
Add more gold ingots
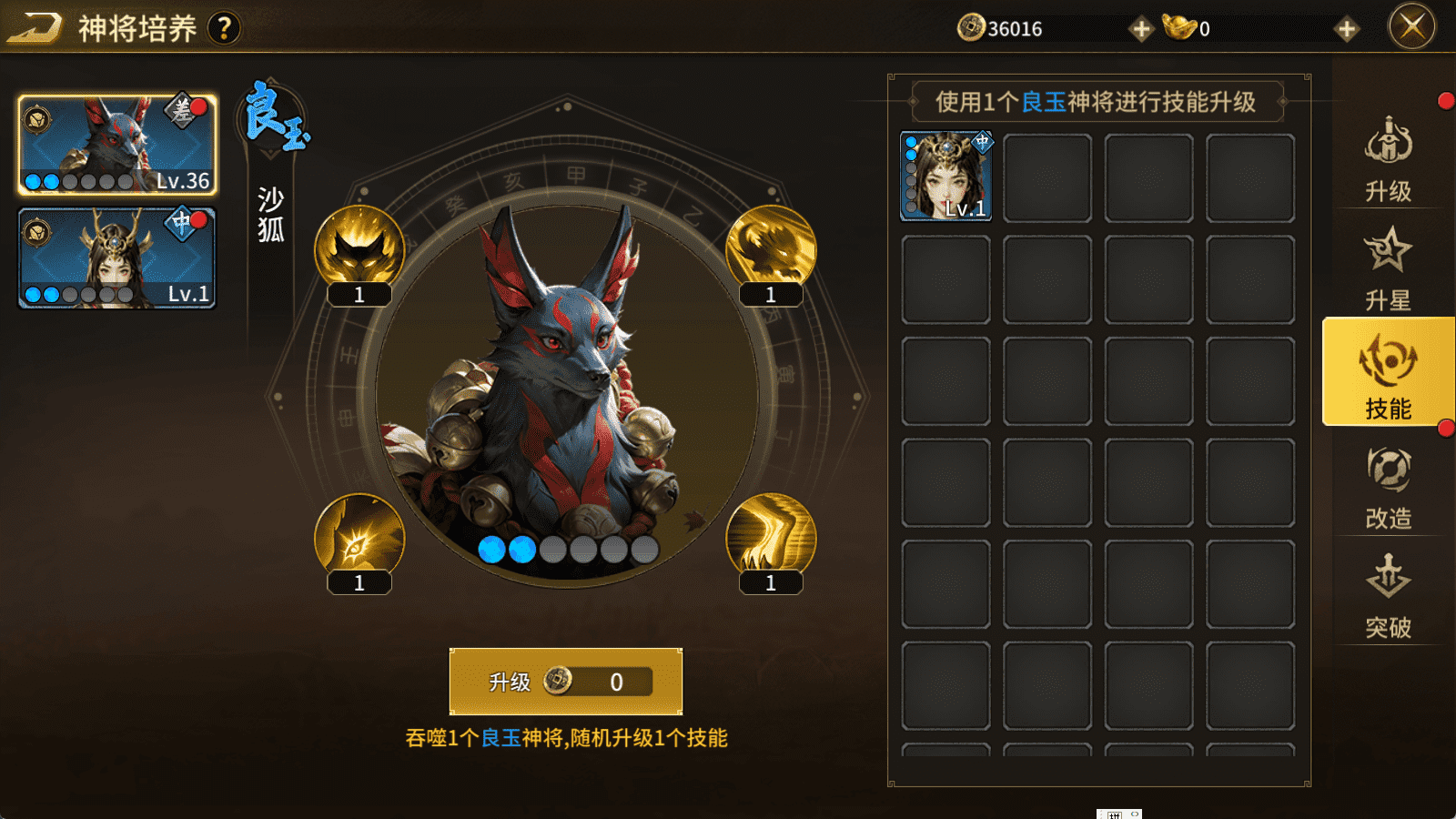1347,29
